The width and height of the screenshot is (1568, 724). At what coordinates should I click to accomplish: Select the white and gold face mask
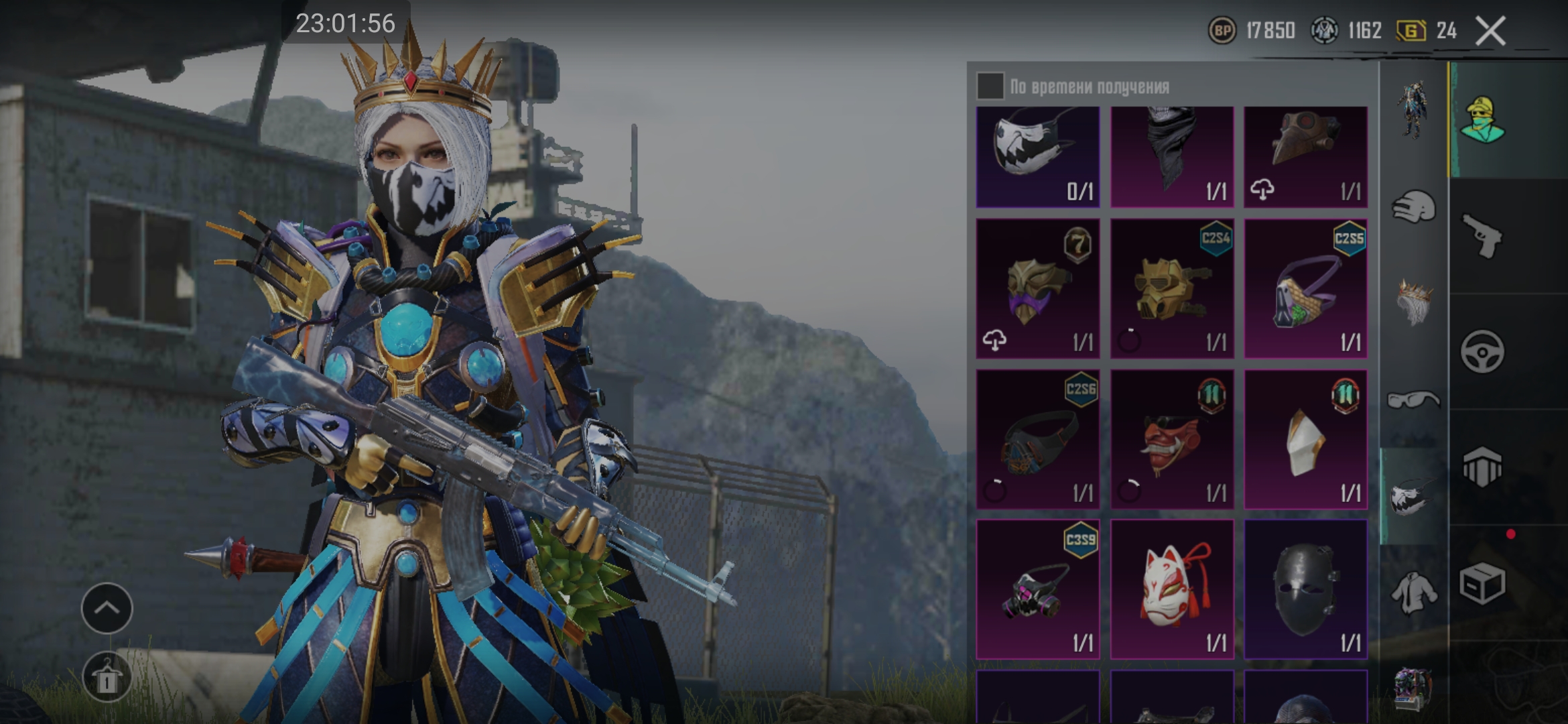tap(1305, 439)
